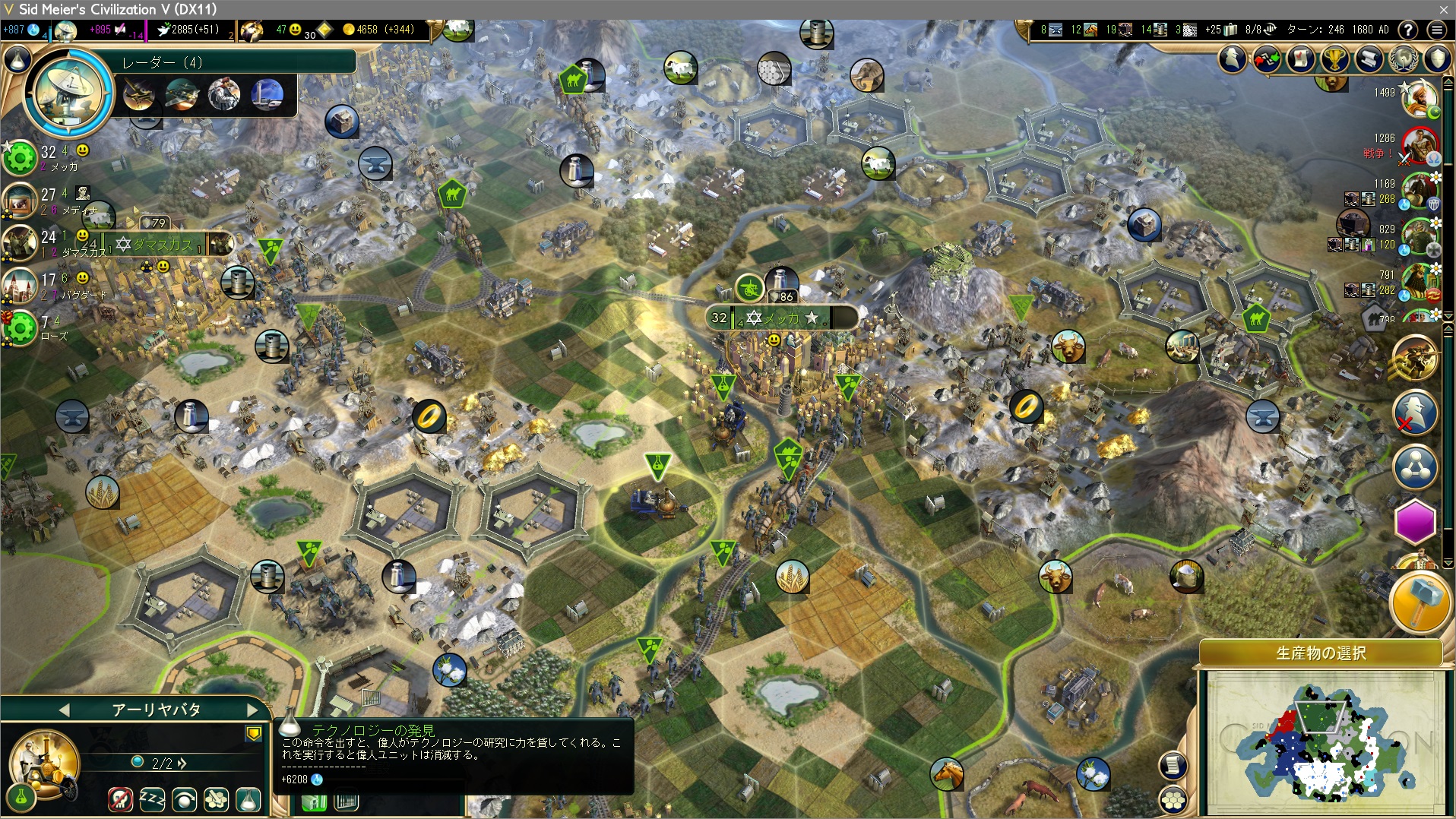Open the Civilopedia question mark help
The image size is (1456, 819).
pos(1408,30)
